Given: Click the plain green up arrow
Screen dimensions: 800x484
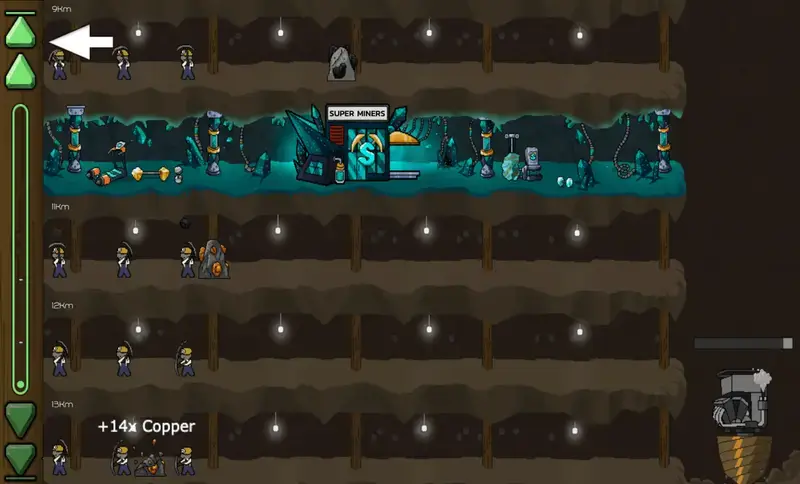Looking at the screenshot, I should click(20, 72).
